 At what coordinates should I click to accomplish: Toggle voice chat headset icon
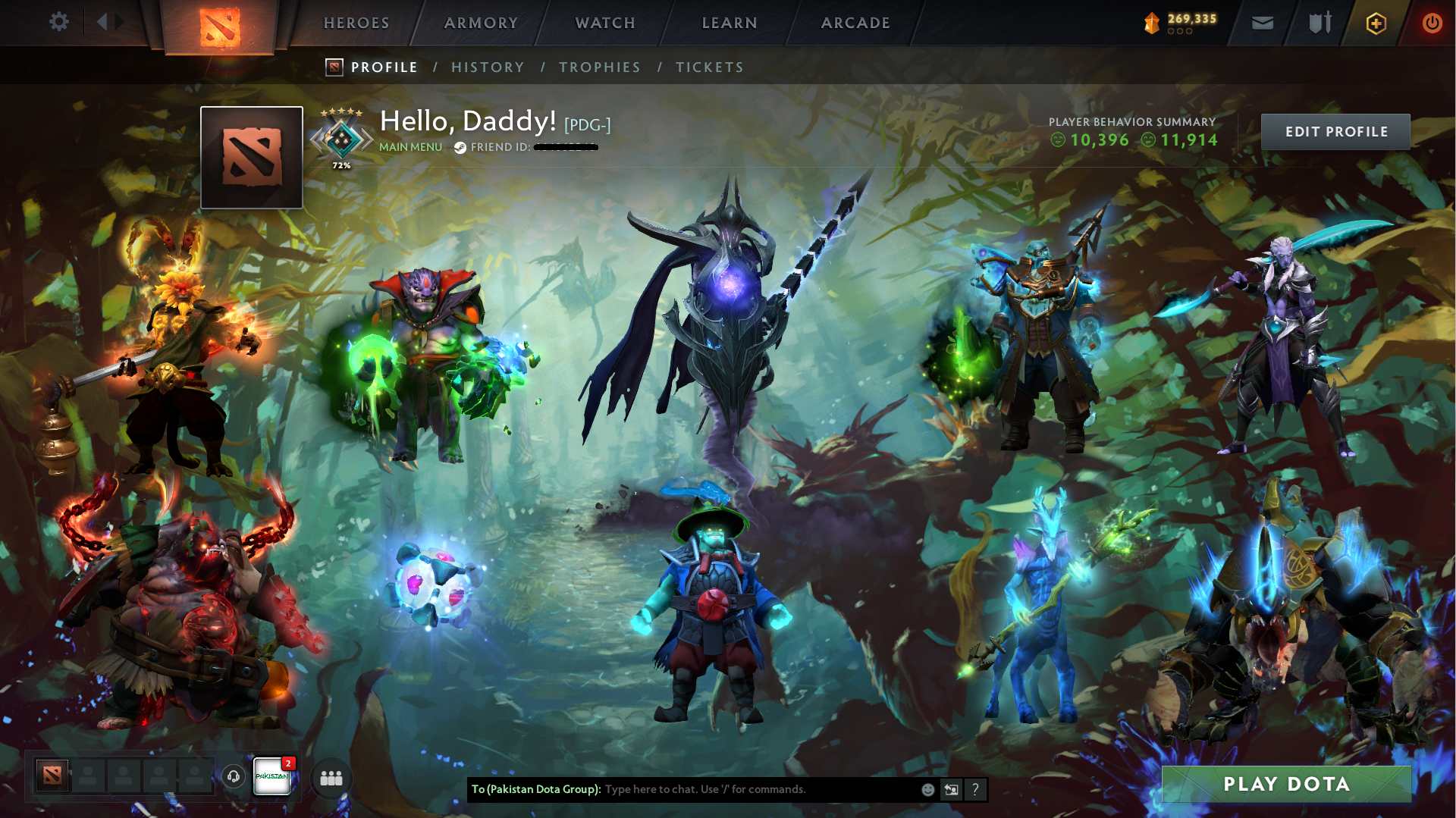234,778
